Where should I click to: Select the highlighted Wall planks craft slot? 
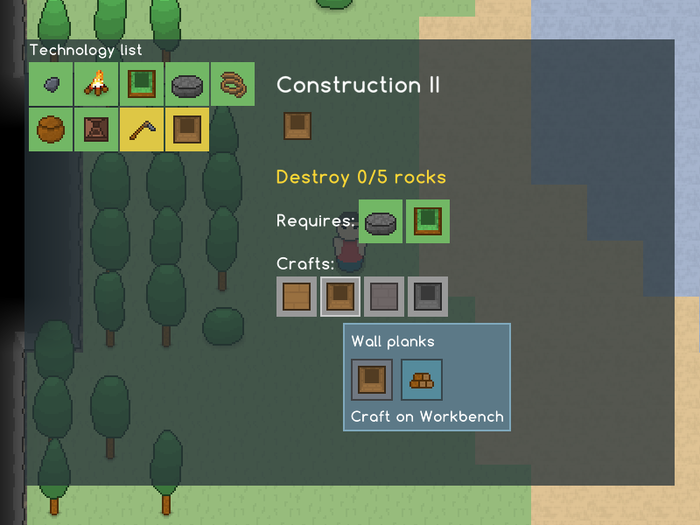(x=340, y=297)
